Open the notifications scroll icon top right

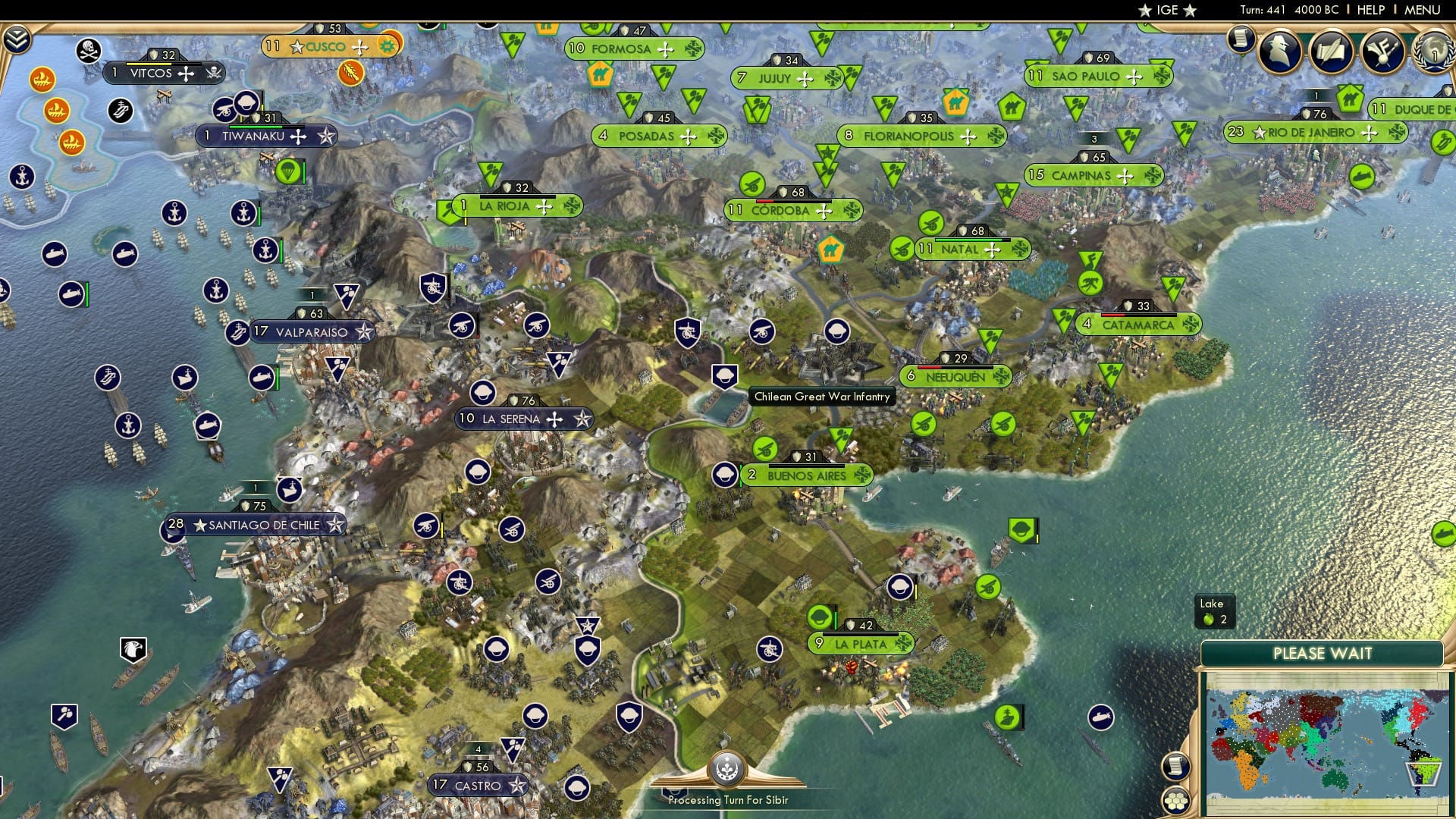[1241, 39]
